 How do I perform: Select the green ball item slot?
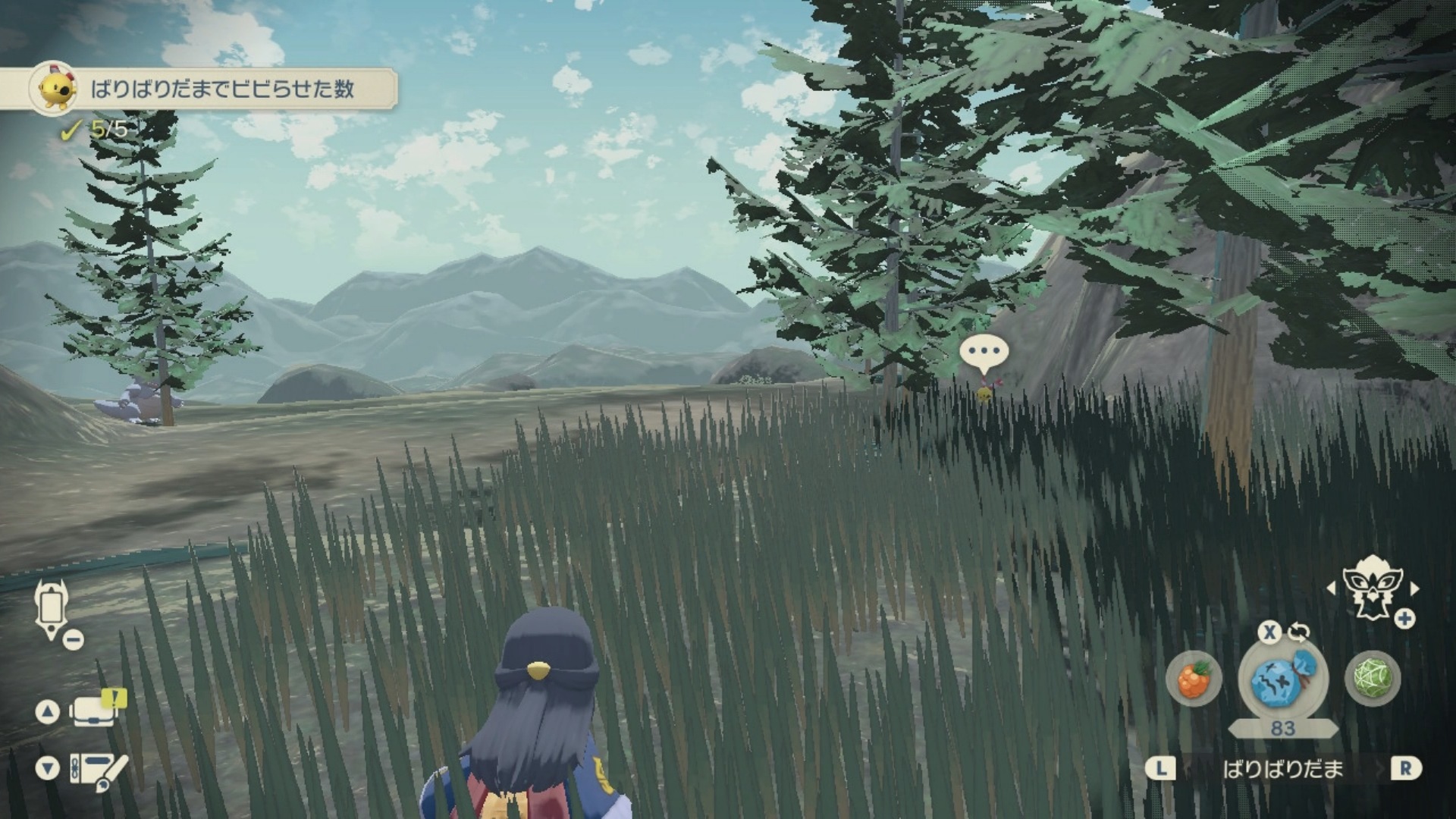pos(1372,679)
